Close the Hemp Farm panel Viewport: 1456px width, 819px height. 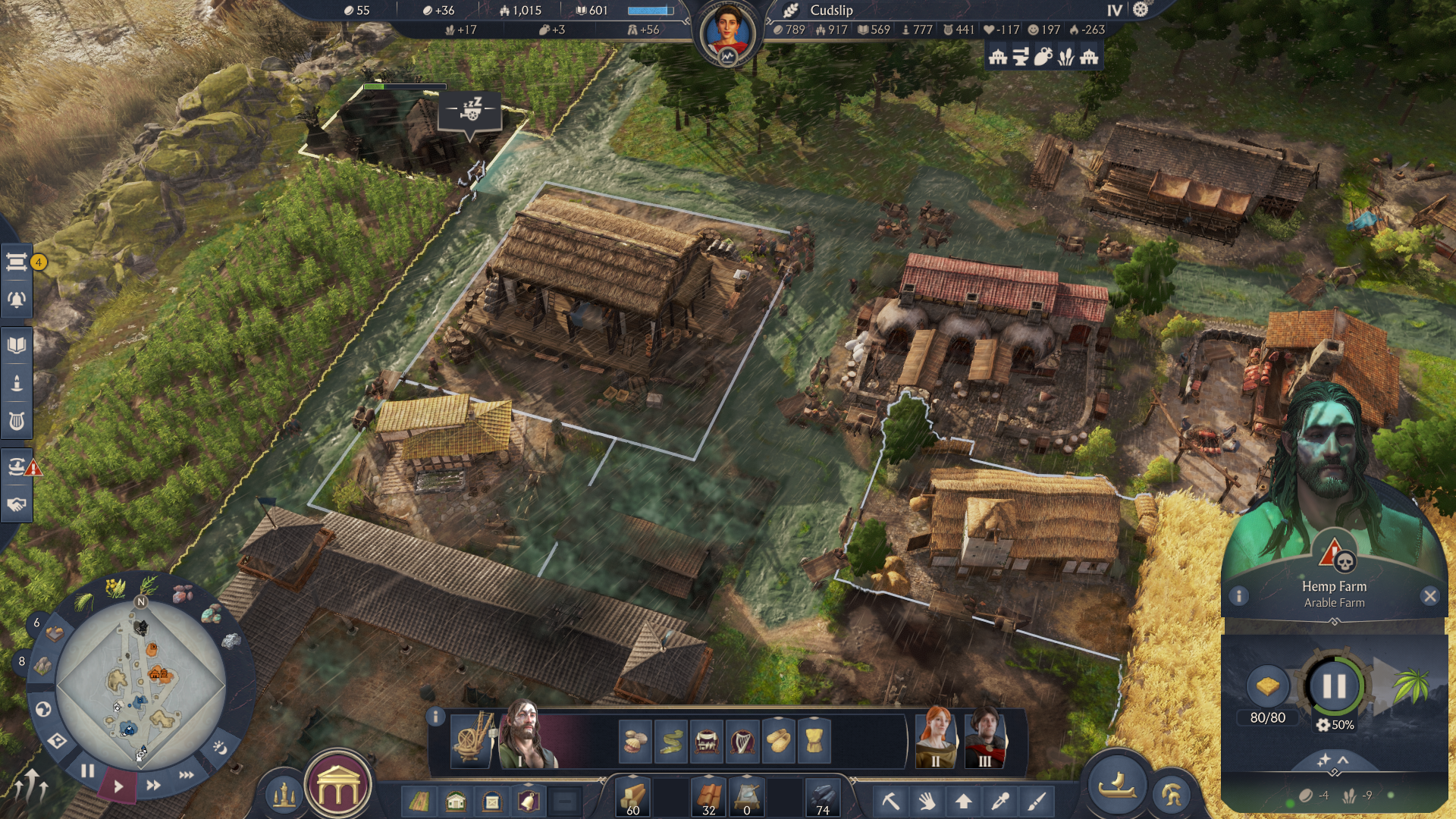coord(1430,596)
